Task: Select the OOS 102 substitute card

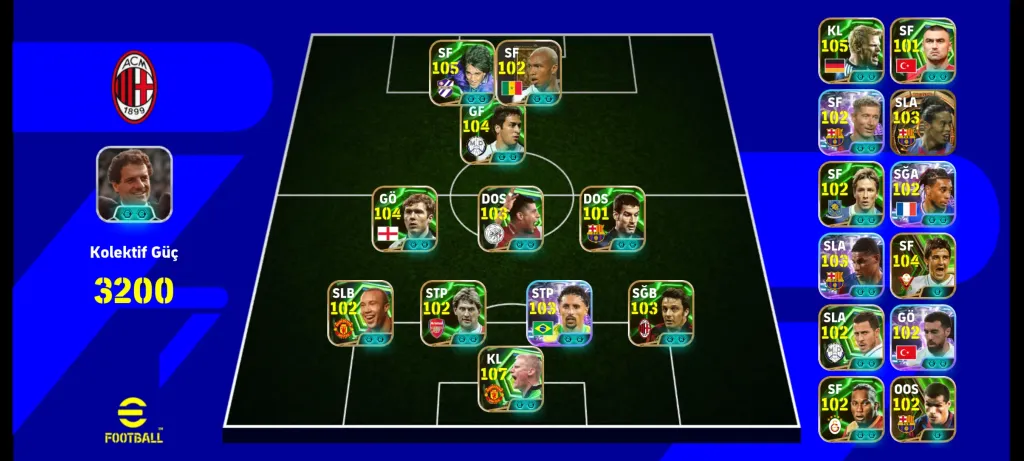Action: (x=923, y=409)
